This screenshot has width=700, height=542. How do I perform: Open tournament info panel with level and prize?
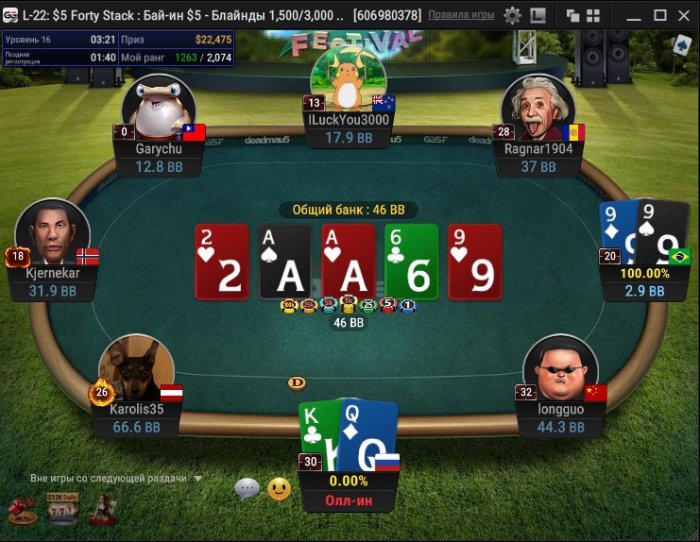[x=118, y=48]
